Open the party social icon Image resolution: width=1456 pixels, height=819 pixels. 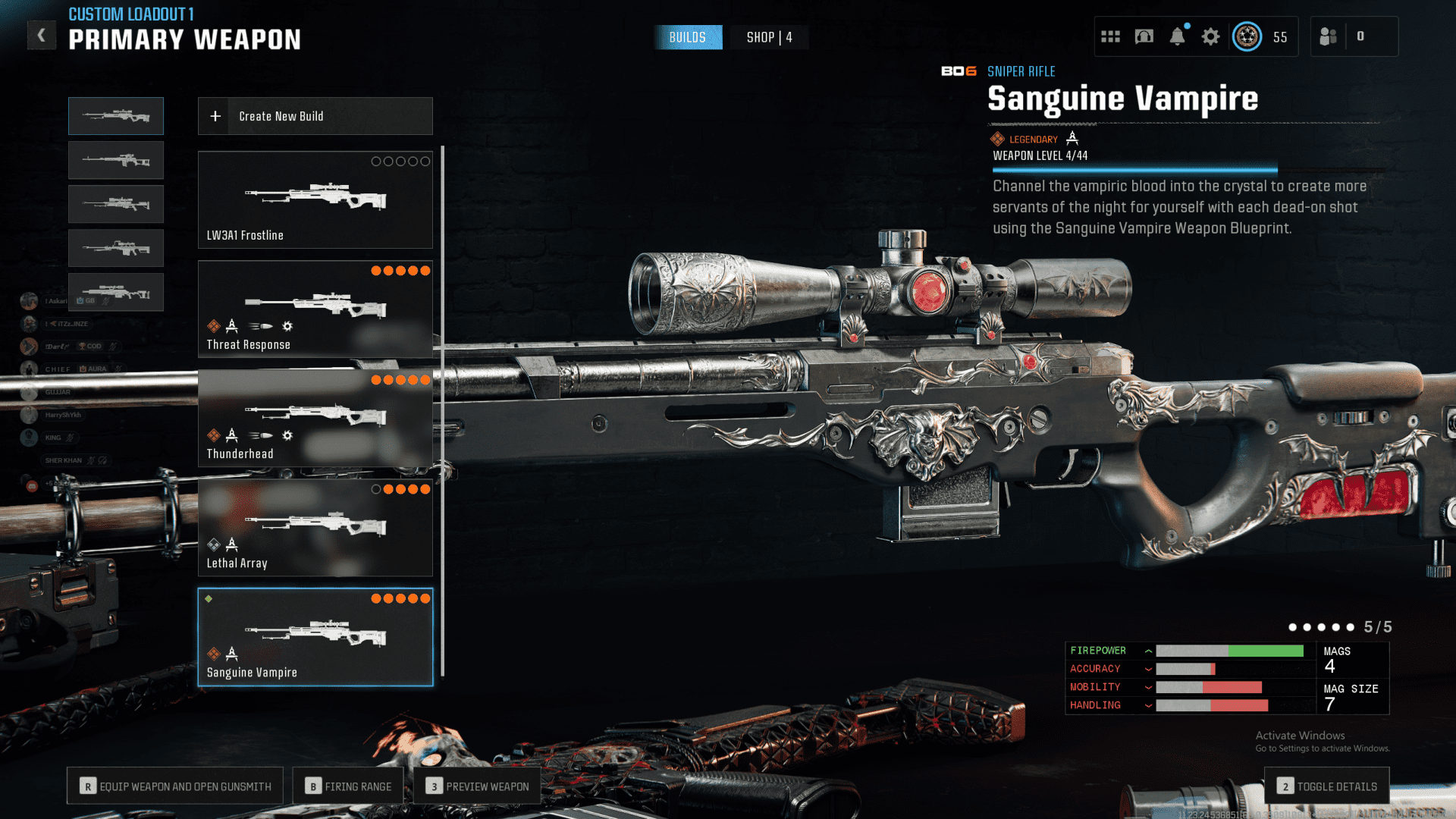tap(1328, 36)
